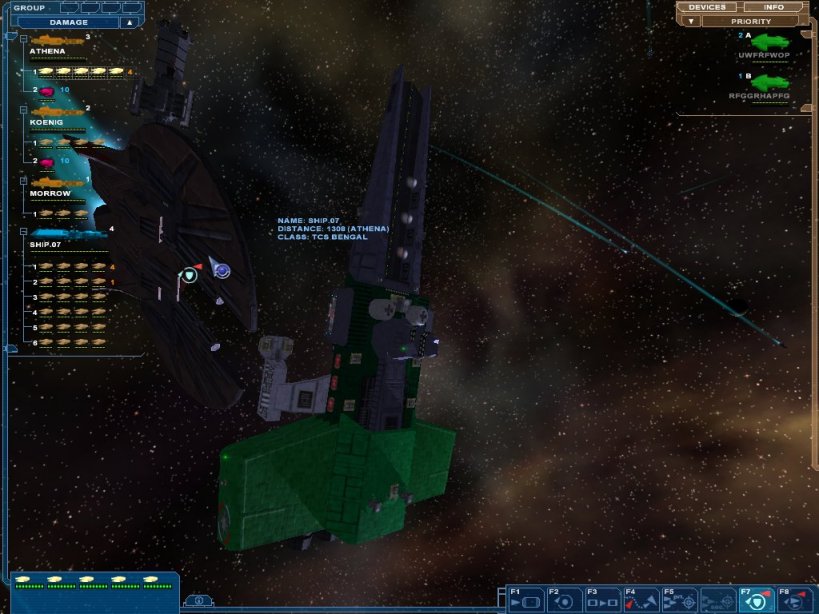
Task: Activate the F4 command button
Action: [x=640, y=600]
